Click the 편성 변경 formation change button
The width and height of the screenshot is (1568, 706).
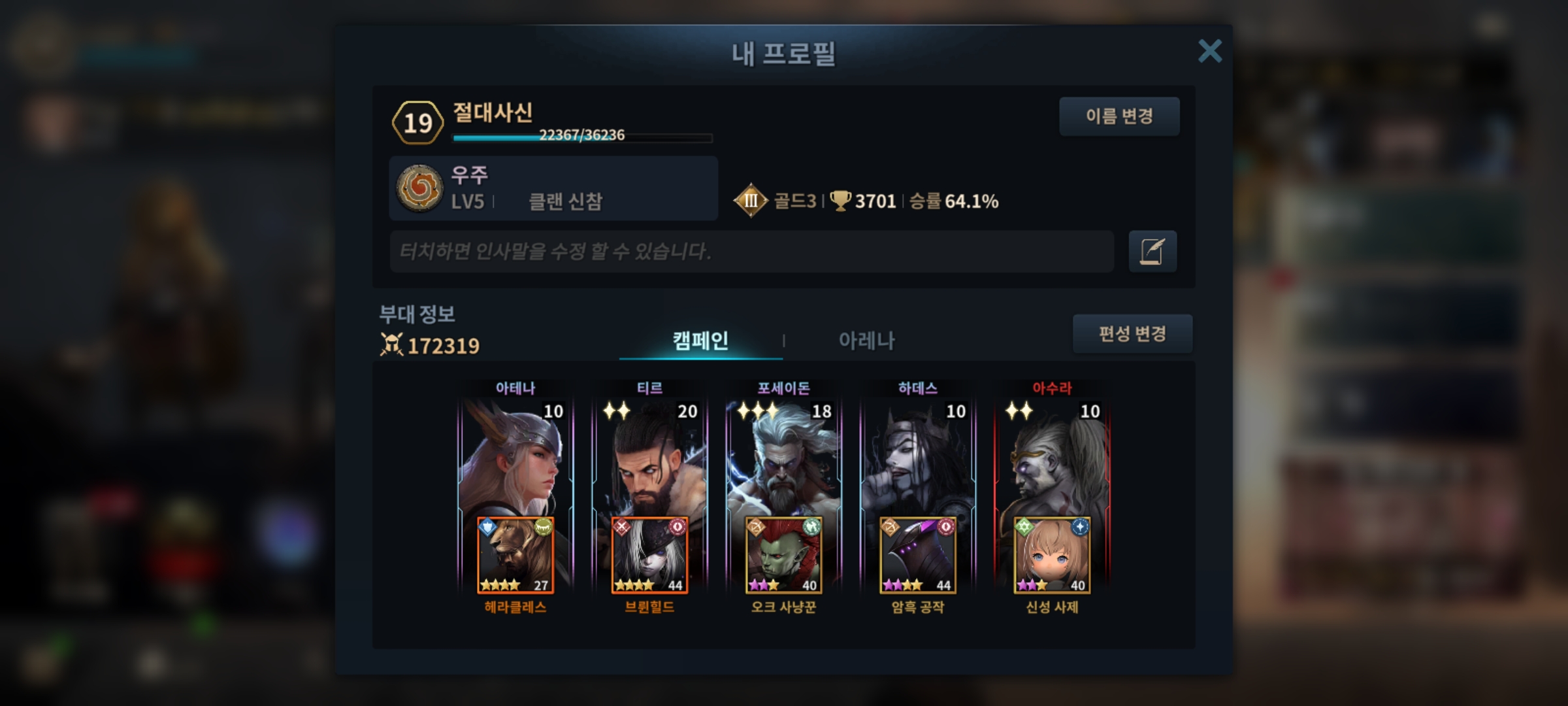click(1132, 334)
